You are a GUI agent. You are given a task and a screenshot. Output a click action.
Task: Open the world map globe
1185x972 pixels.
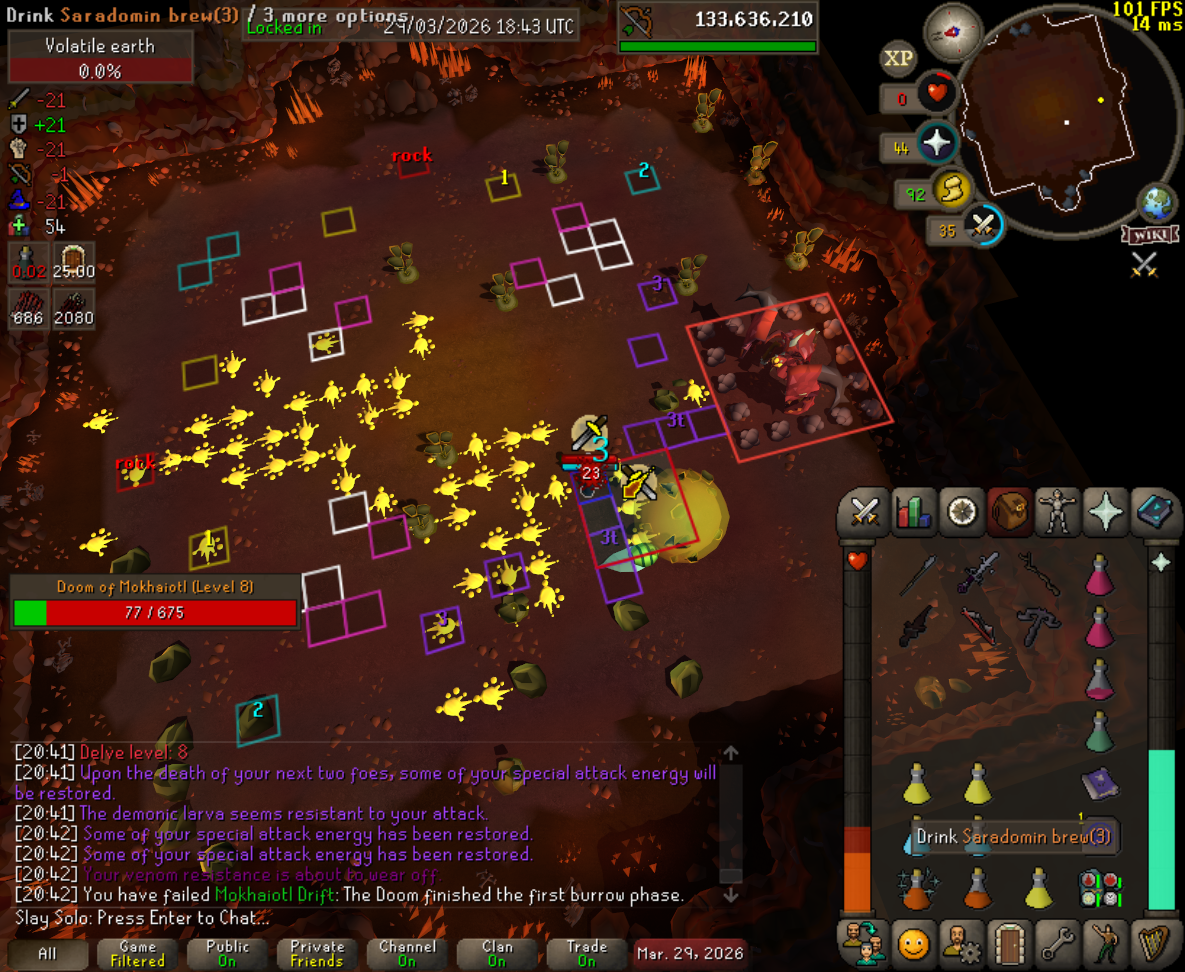[1158, 204]
